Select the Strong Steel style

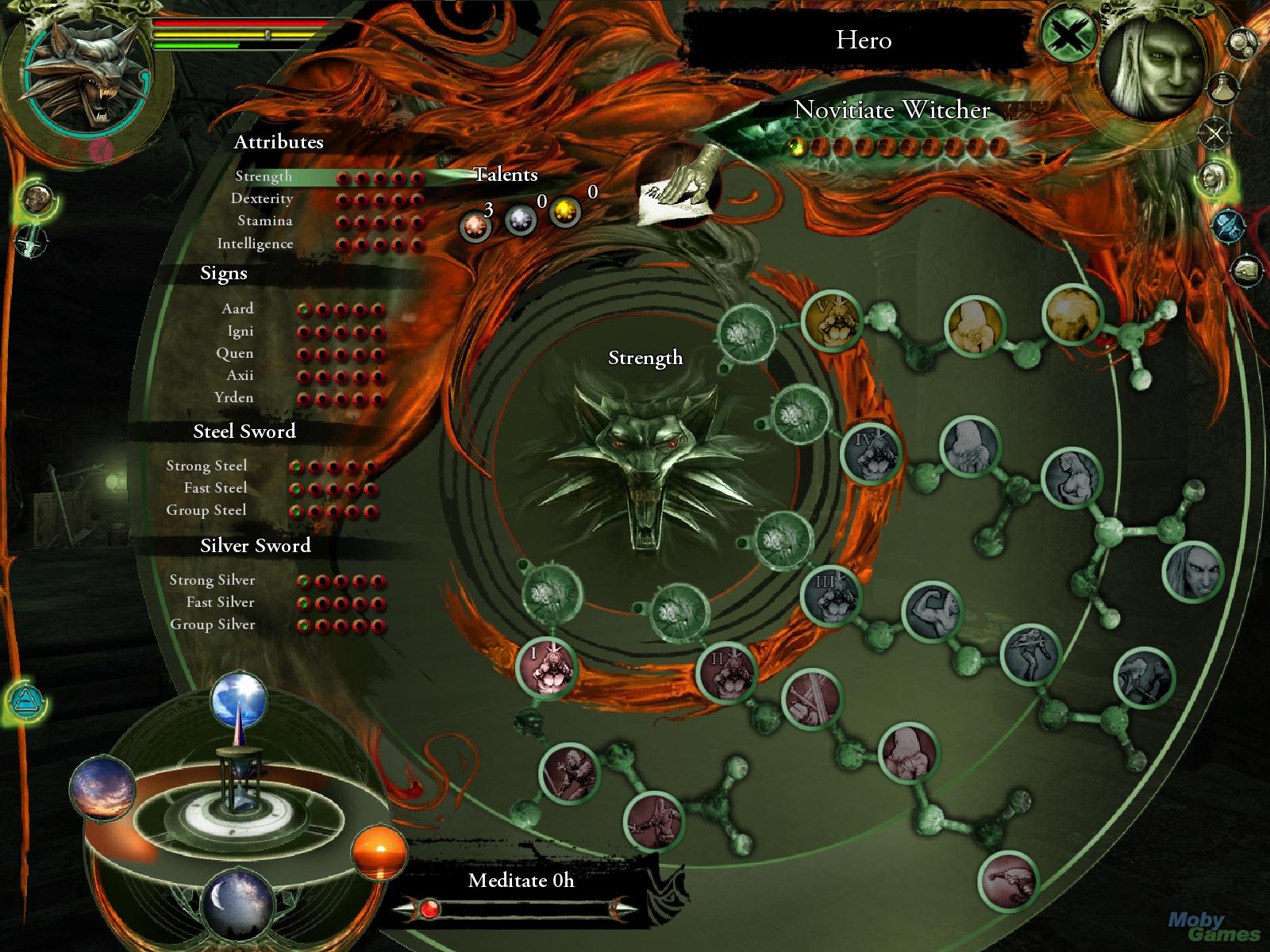[206, 466]
